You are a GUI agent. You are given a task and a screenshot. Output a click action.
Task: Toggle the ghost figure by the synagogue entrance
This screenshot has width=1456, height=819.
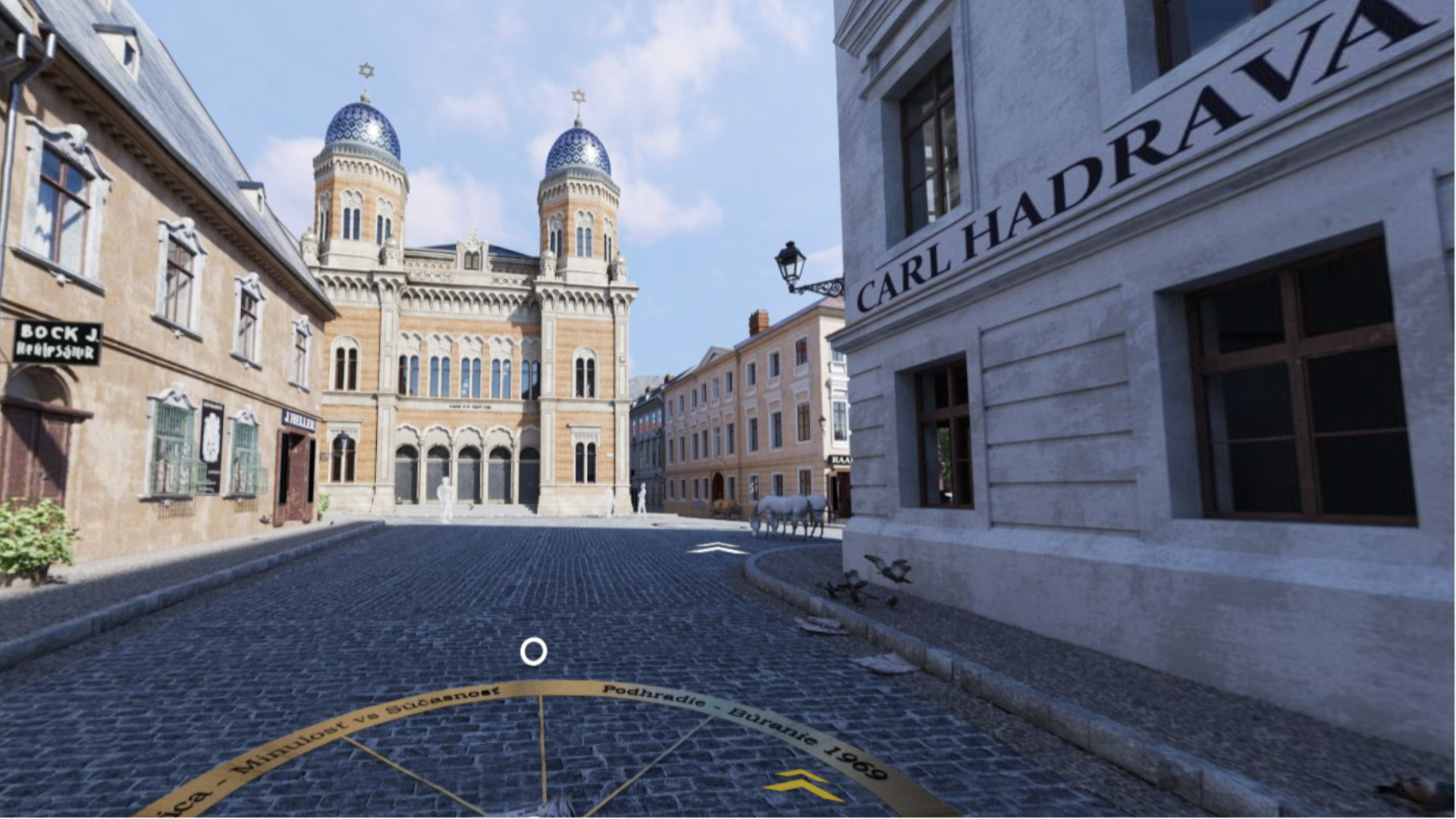point(444,491)
